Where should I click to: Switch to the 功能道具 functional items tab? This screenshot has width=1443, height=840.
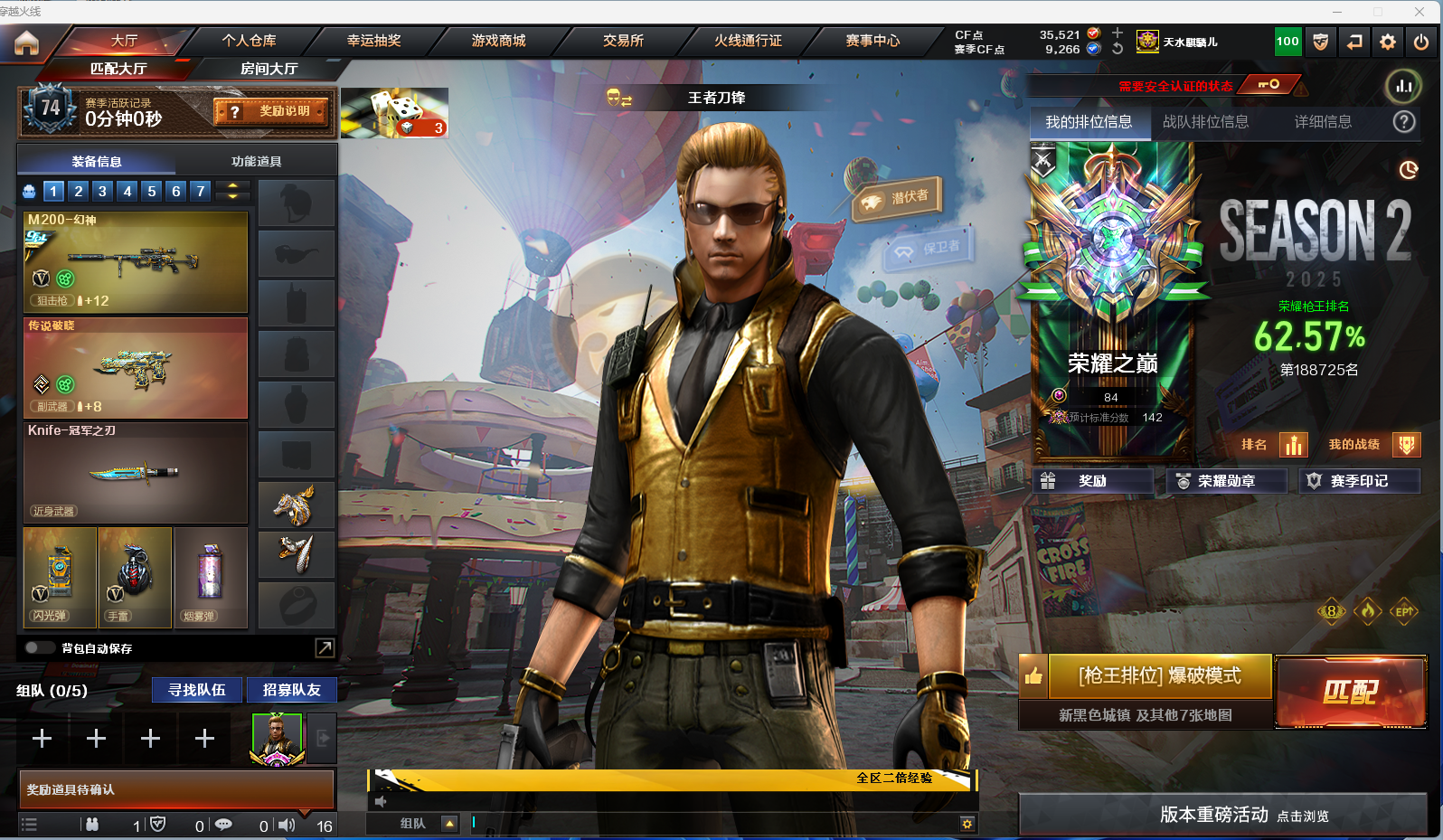[256, 162]
